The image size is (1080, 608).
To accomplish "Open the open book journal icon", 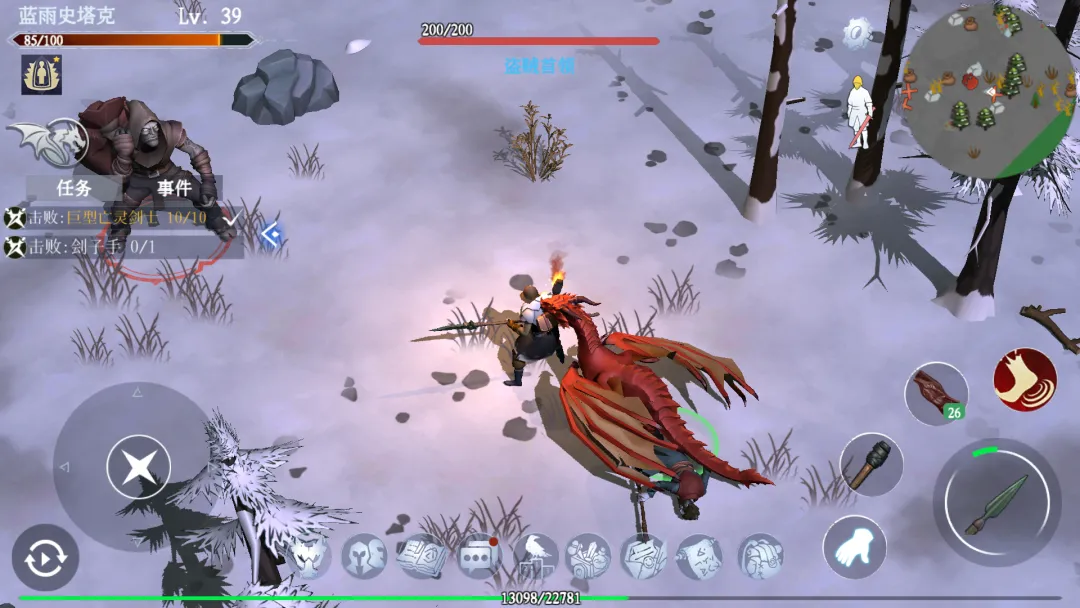I will tap(421, 556).
